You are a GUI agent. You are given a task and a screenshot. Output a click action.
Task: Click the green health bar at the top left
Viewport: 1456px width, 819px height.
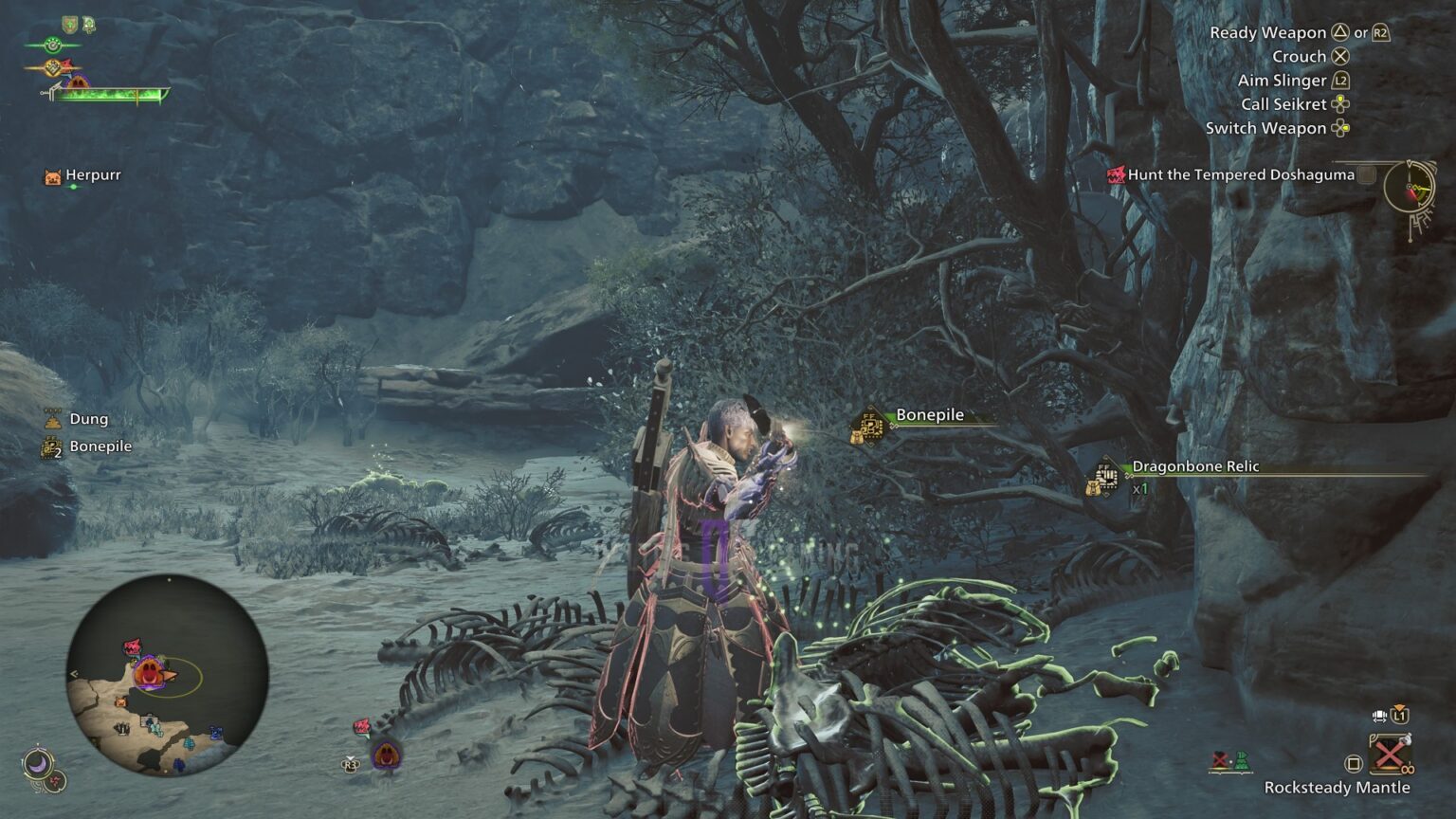point(109,94)
